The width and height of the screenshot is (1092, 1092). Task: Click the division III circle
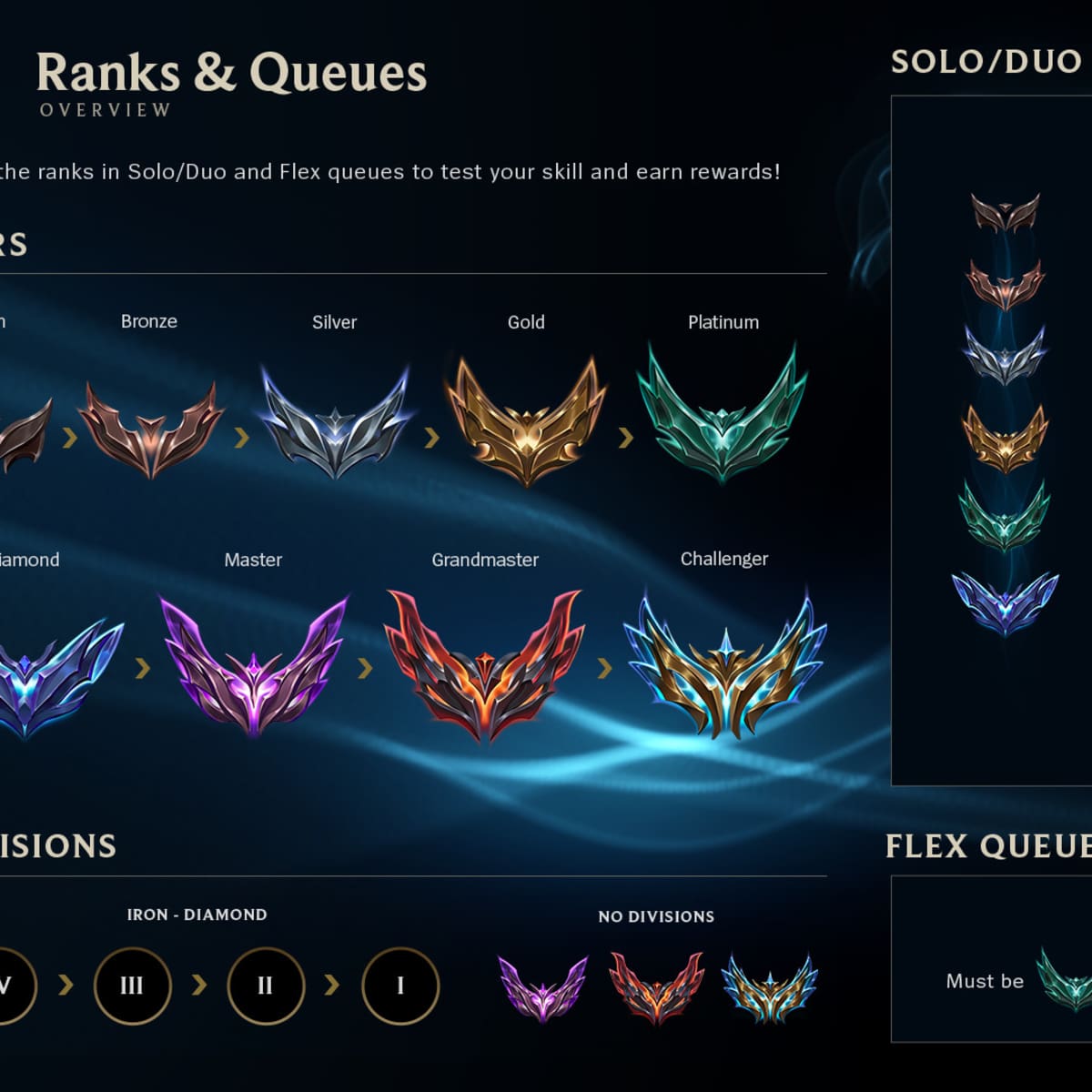point(132,986)
